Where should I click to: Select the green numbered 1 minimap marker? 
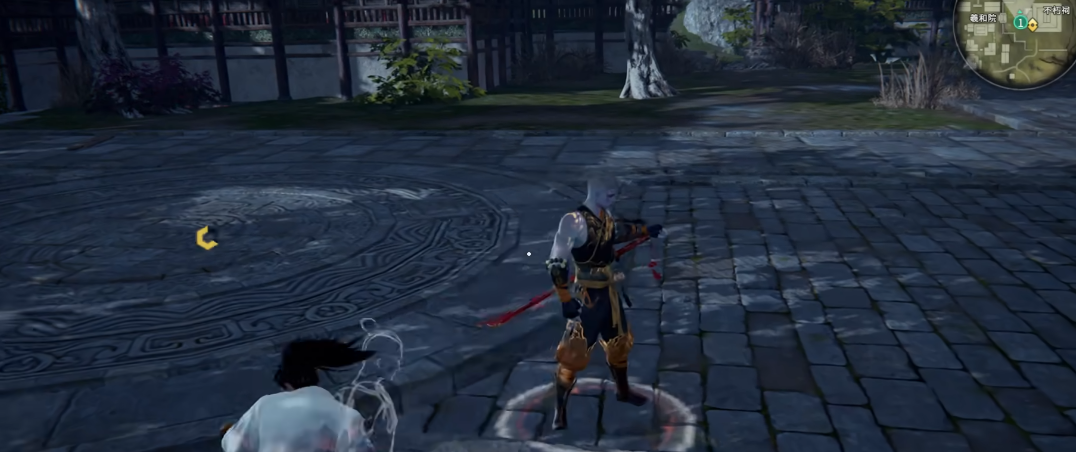click(x=1020, y=22)
